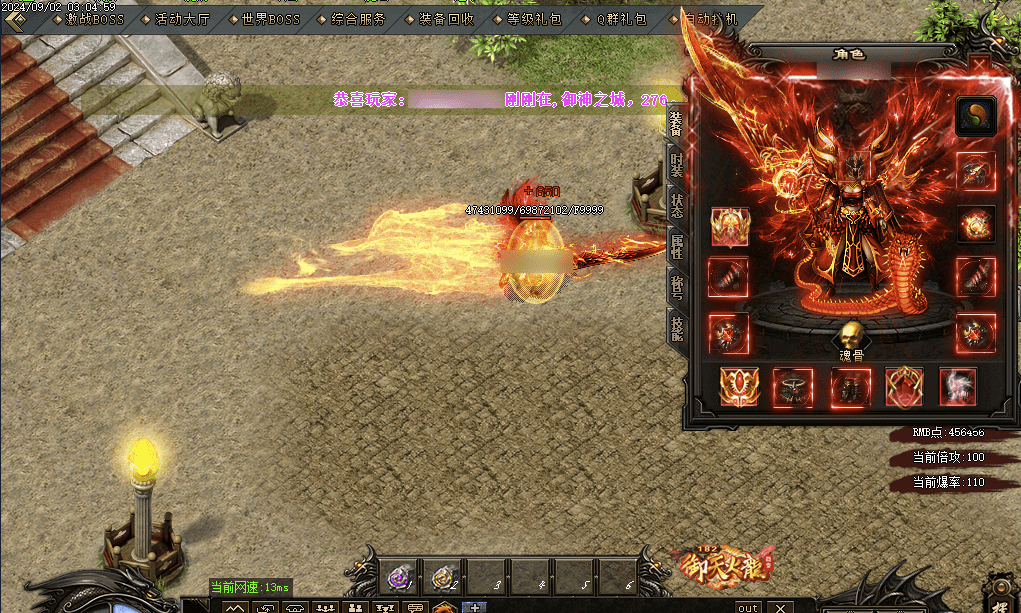Open the 激战BOSS menu entry
The width and height of the screenshot is (1021, 613).
pos(94,19)
